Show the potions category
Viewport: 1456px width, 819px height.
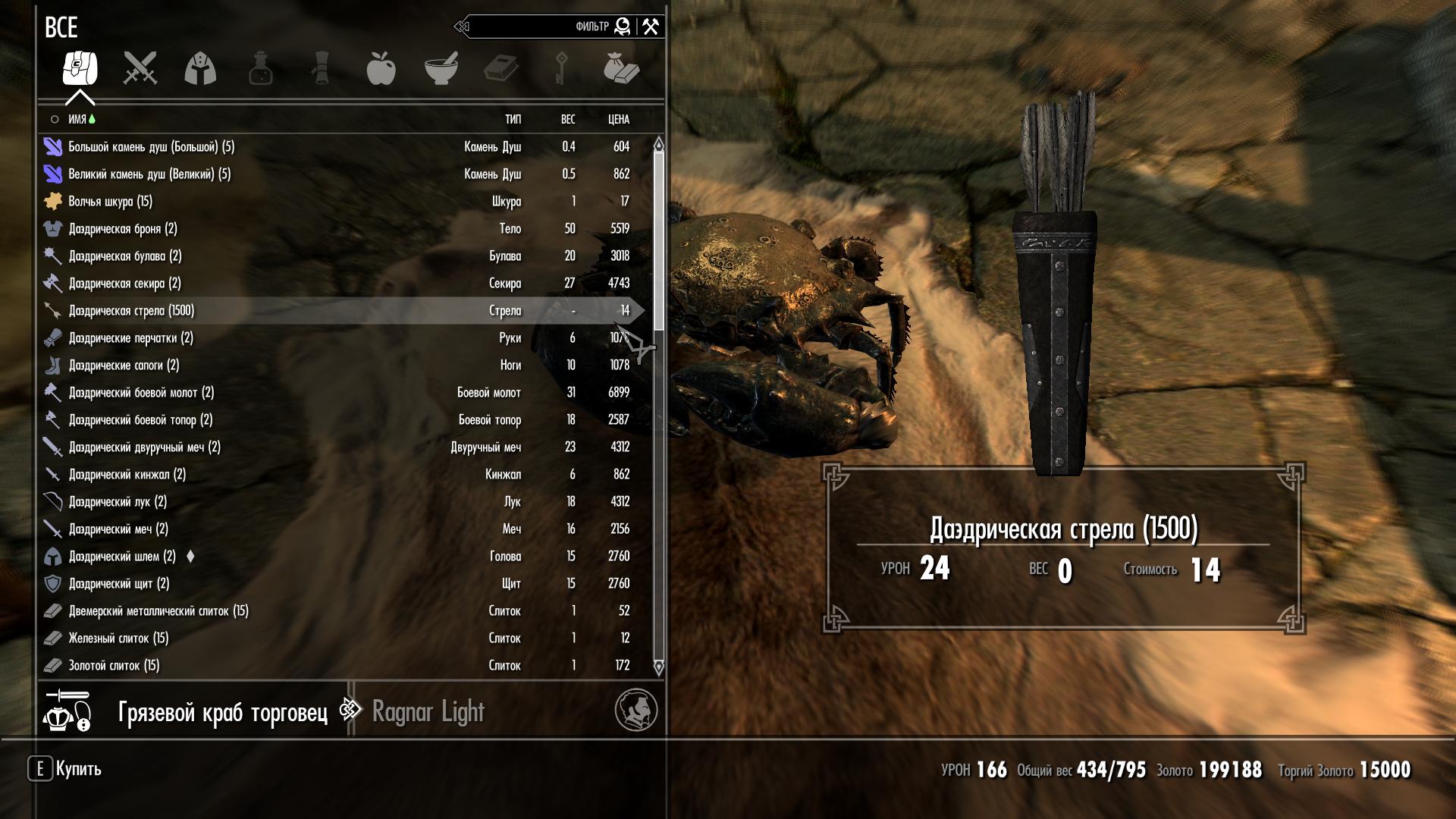(x=260, y=68)
